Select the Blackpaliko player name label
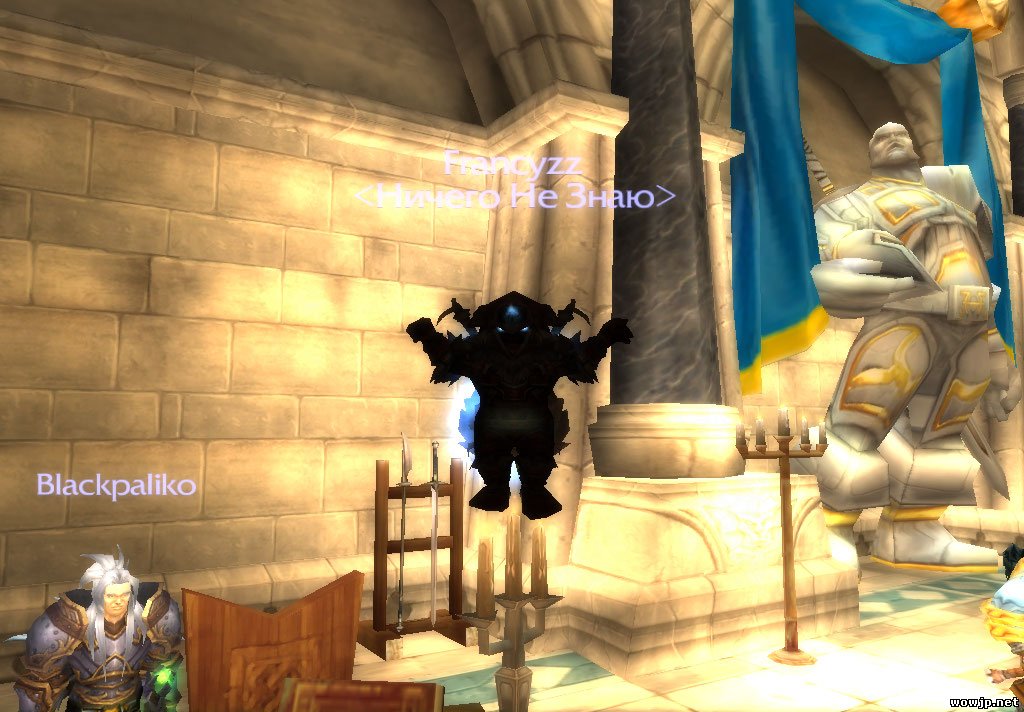 116,486
